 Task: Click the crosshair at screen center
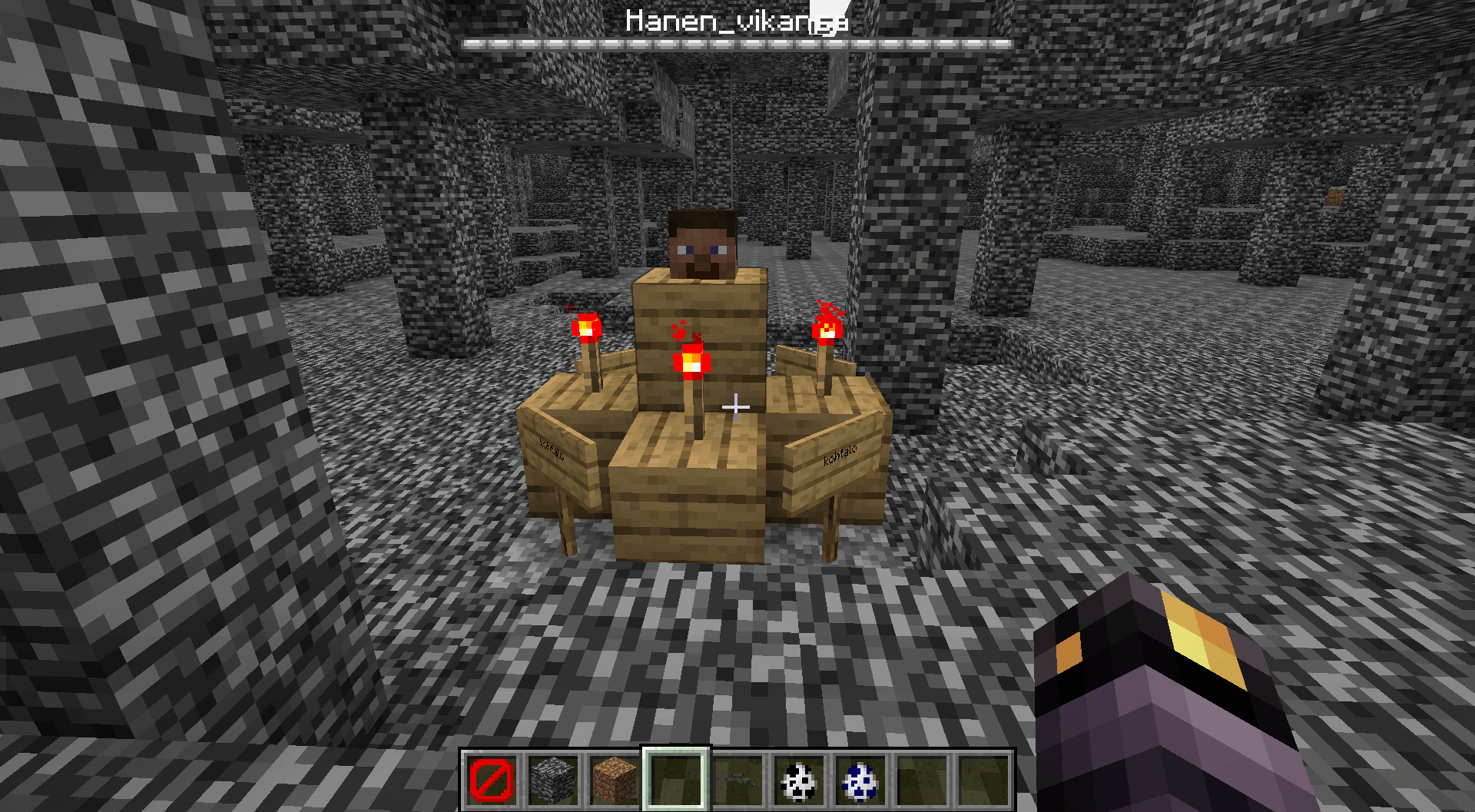coord(737,407)
